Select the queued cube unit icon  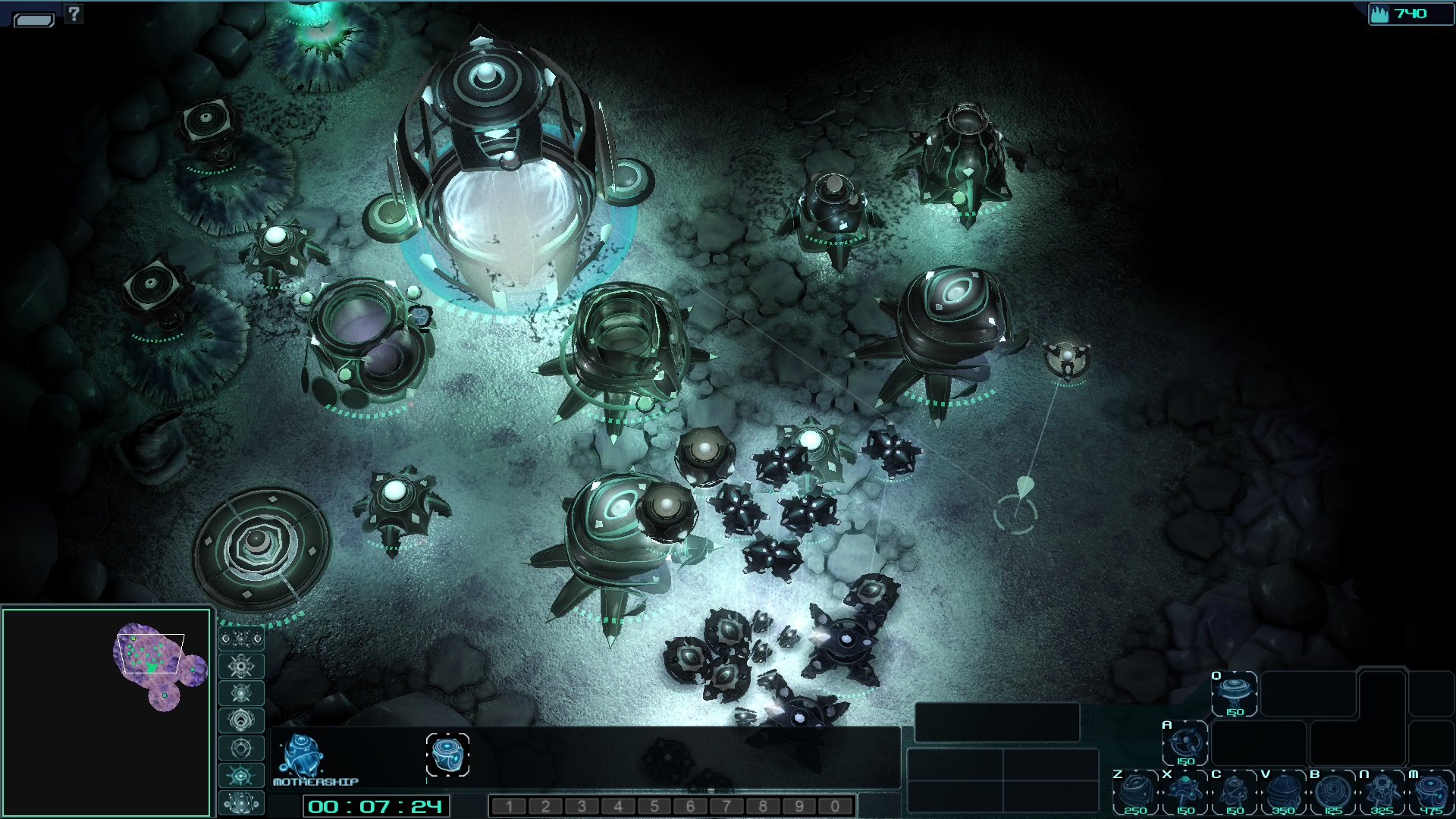click(x=447, y=755)
